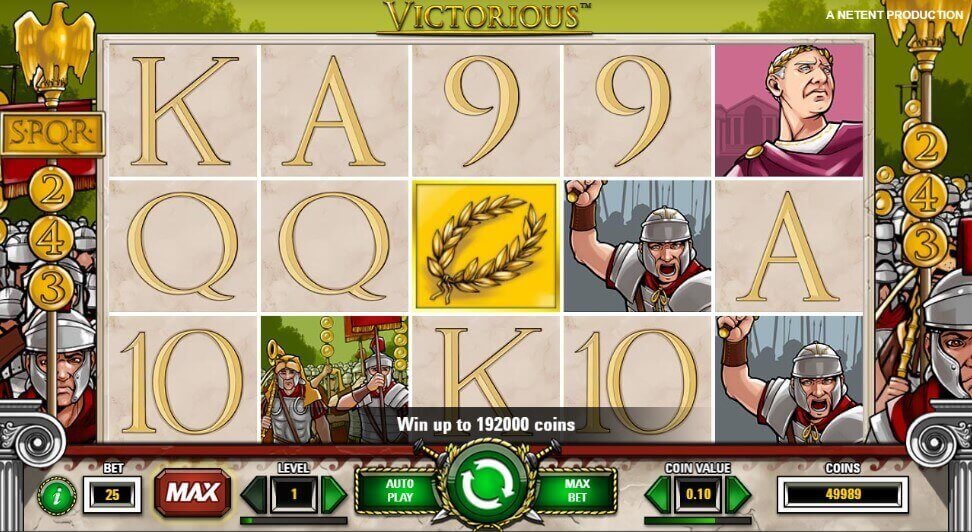Click the red MAX button
The image size is (972, 532).
pos(191,492)
